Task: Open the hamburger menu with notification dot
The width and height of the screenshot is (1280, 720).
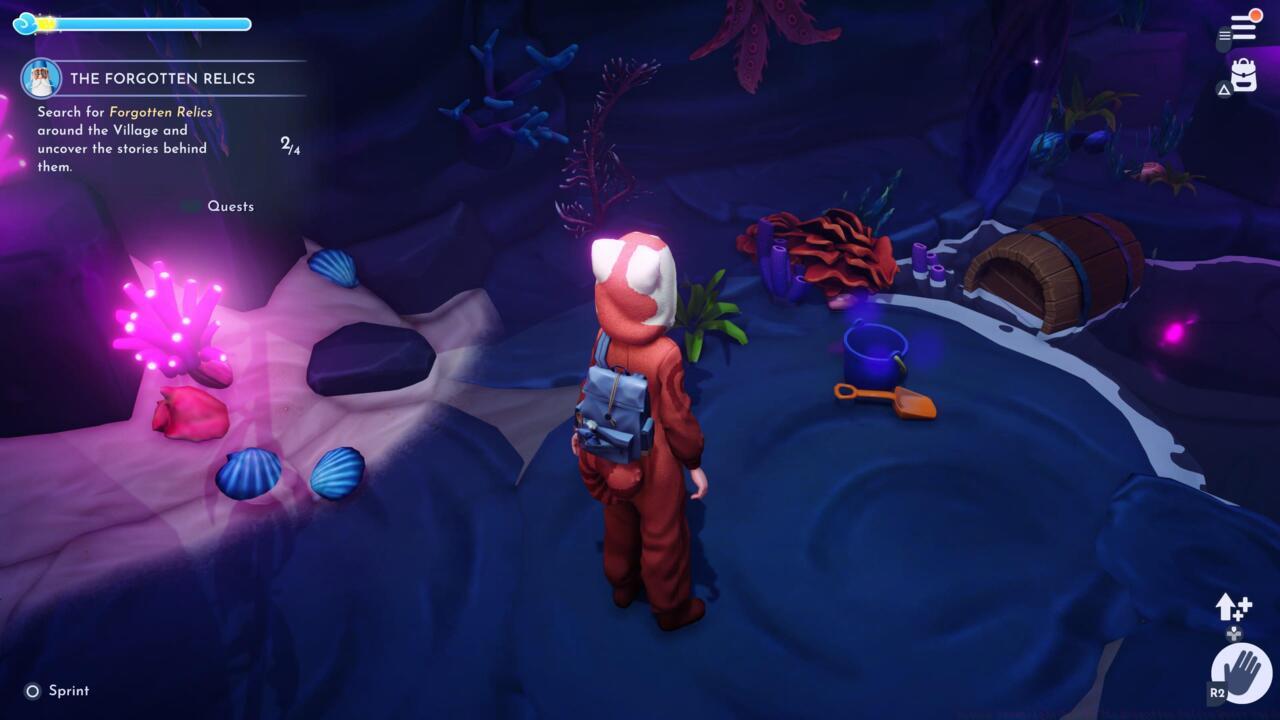Action: point(1243,27)
